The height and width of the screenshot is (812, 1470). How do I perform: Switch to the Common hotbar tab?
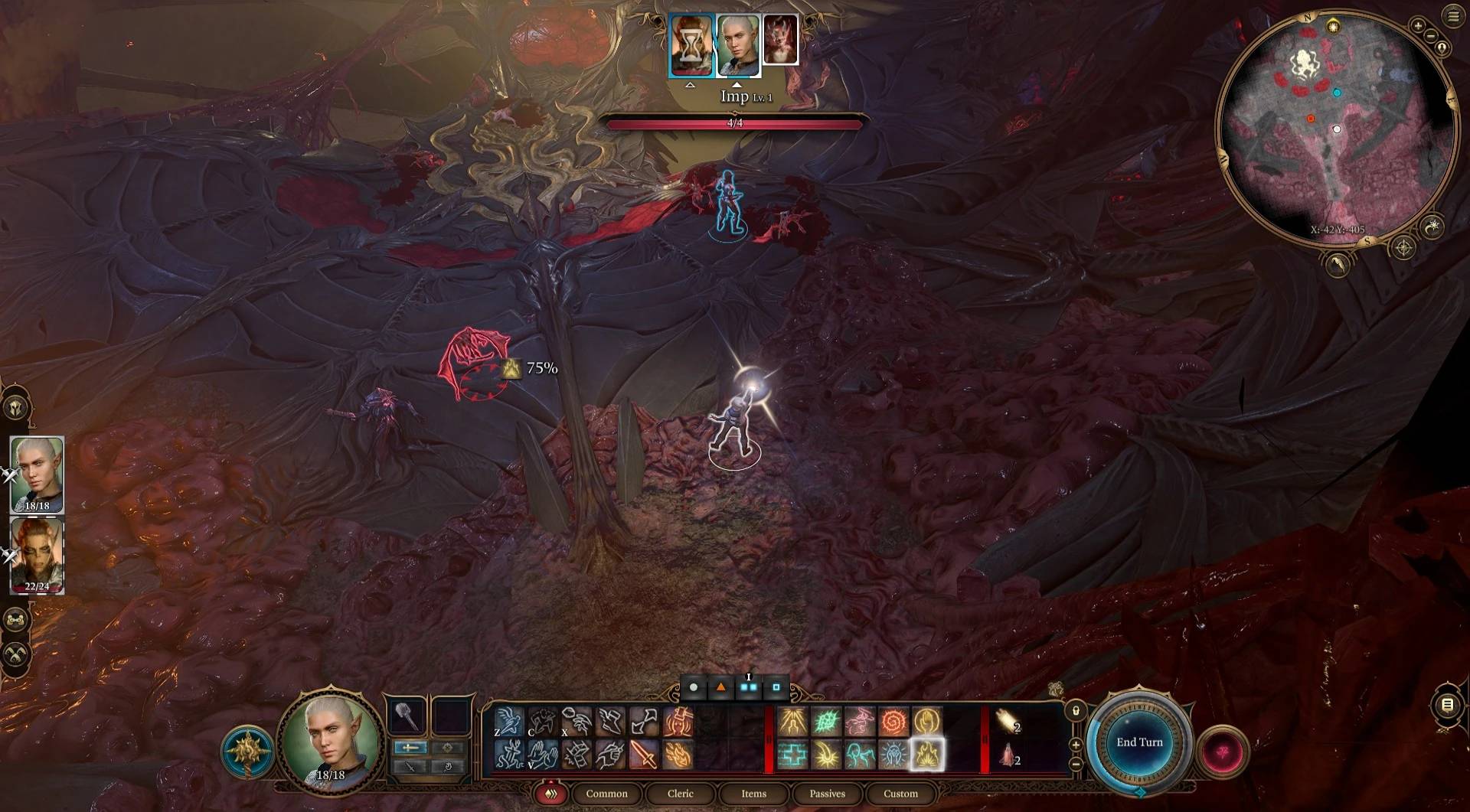[x=606, y=794]
